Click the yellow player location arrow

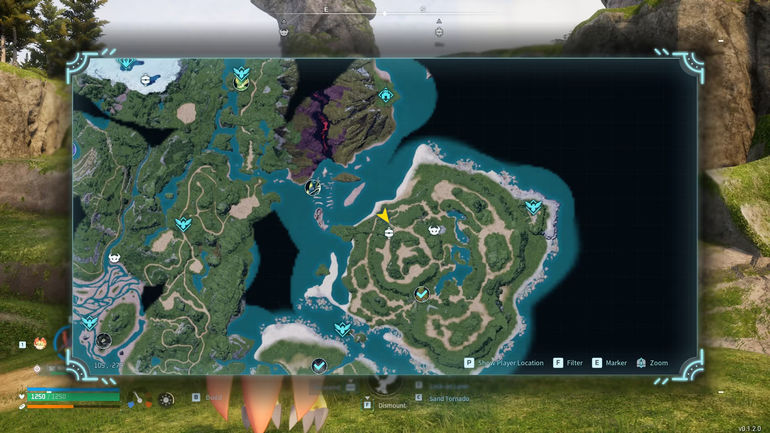point(383,215)
